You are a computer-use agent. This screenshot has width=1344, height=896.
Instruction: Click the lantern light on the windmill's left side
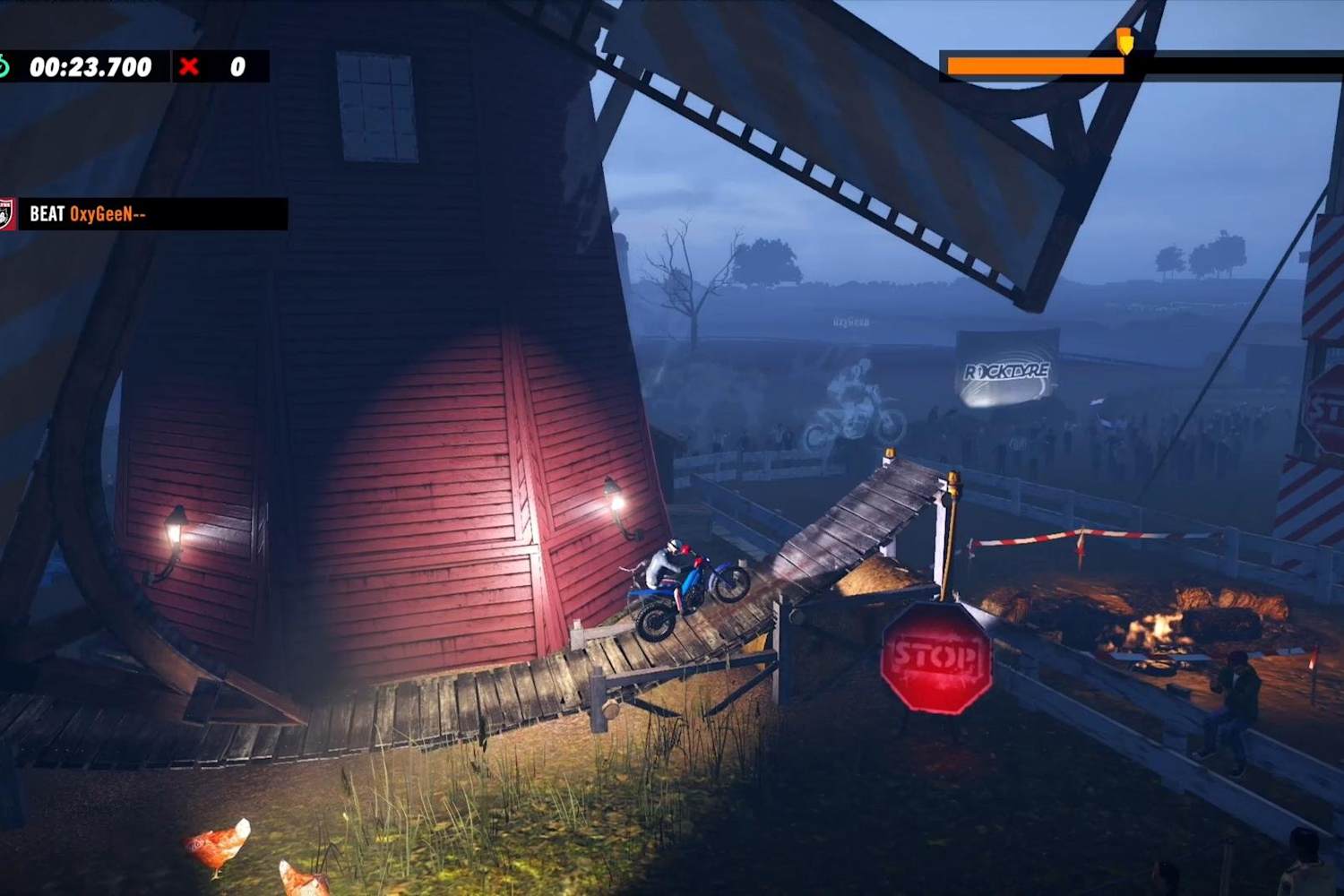[x=177, y=530]
